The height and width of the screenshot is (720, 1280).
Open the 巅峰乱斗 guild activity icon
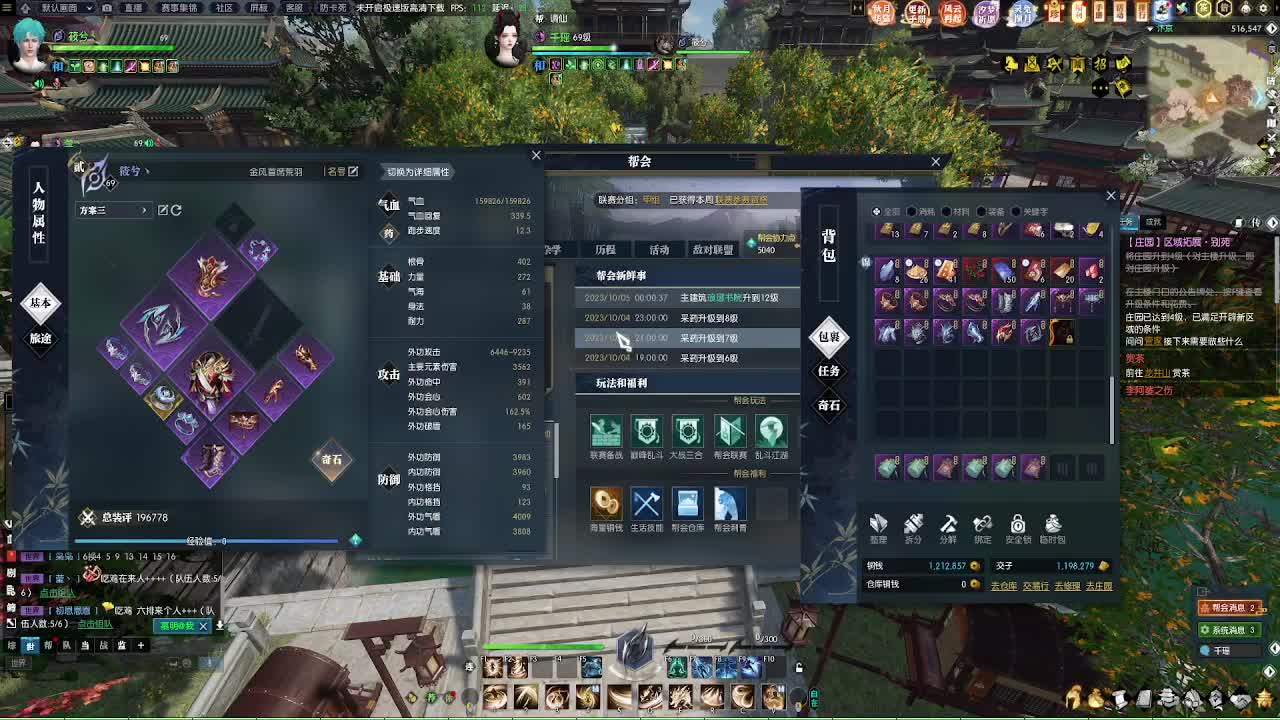(646, 432)
